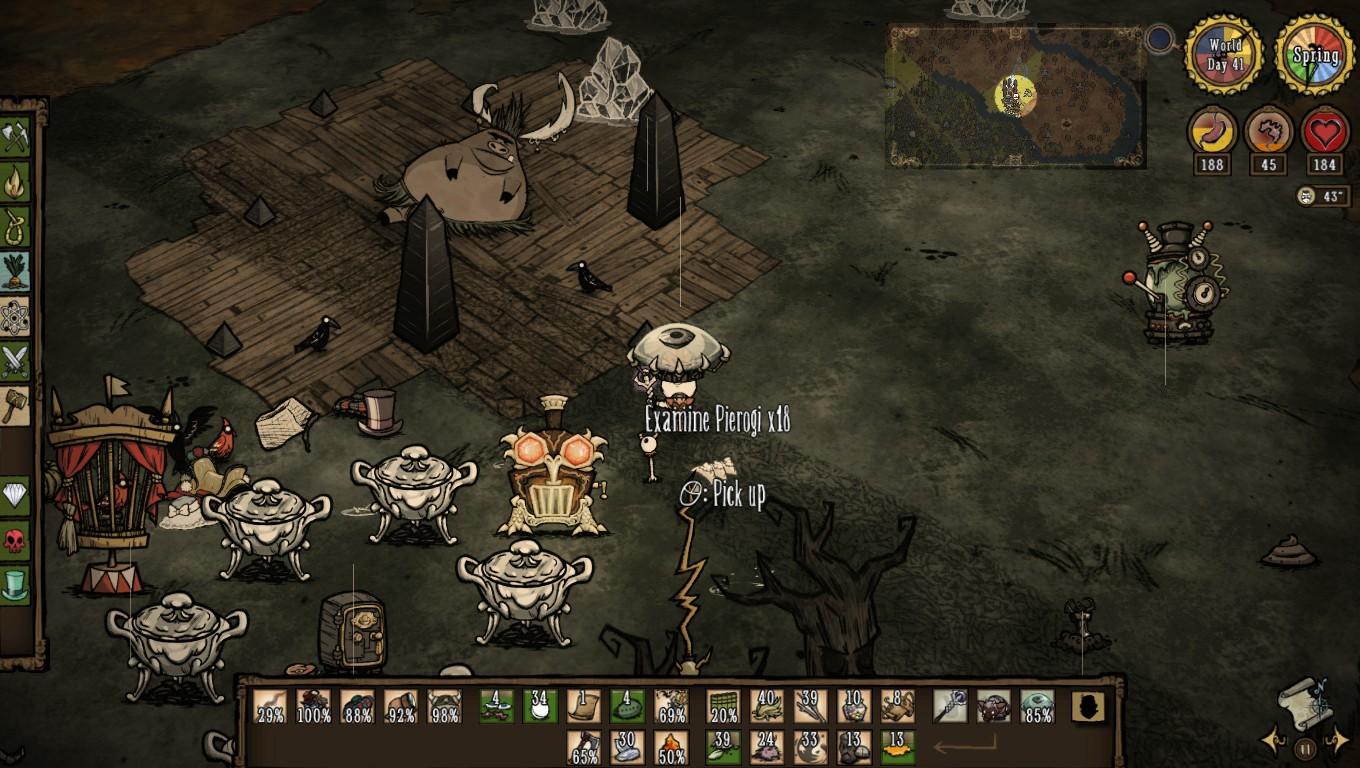Viewport: 1360px width, 768px height.
Task: Click the equipped staff hand slot
Action: (949, 706)
